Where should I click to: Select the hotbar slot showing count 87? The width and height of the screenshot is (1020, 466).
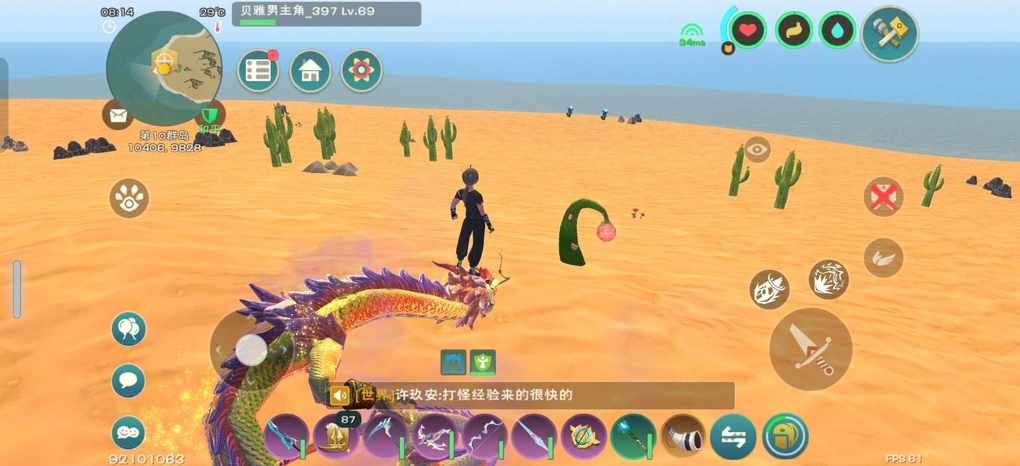point(336,437)
